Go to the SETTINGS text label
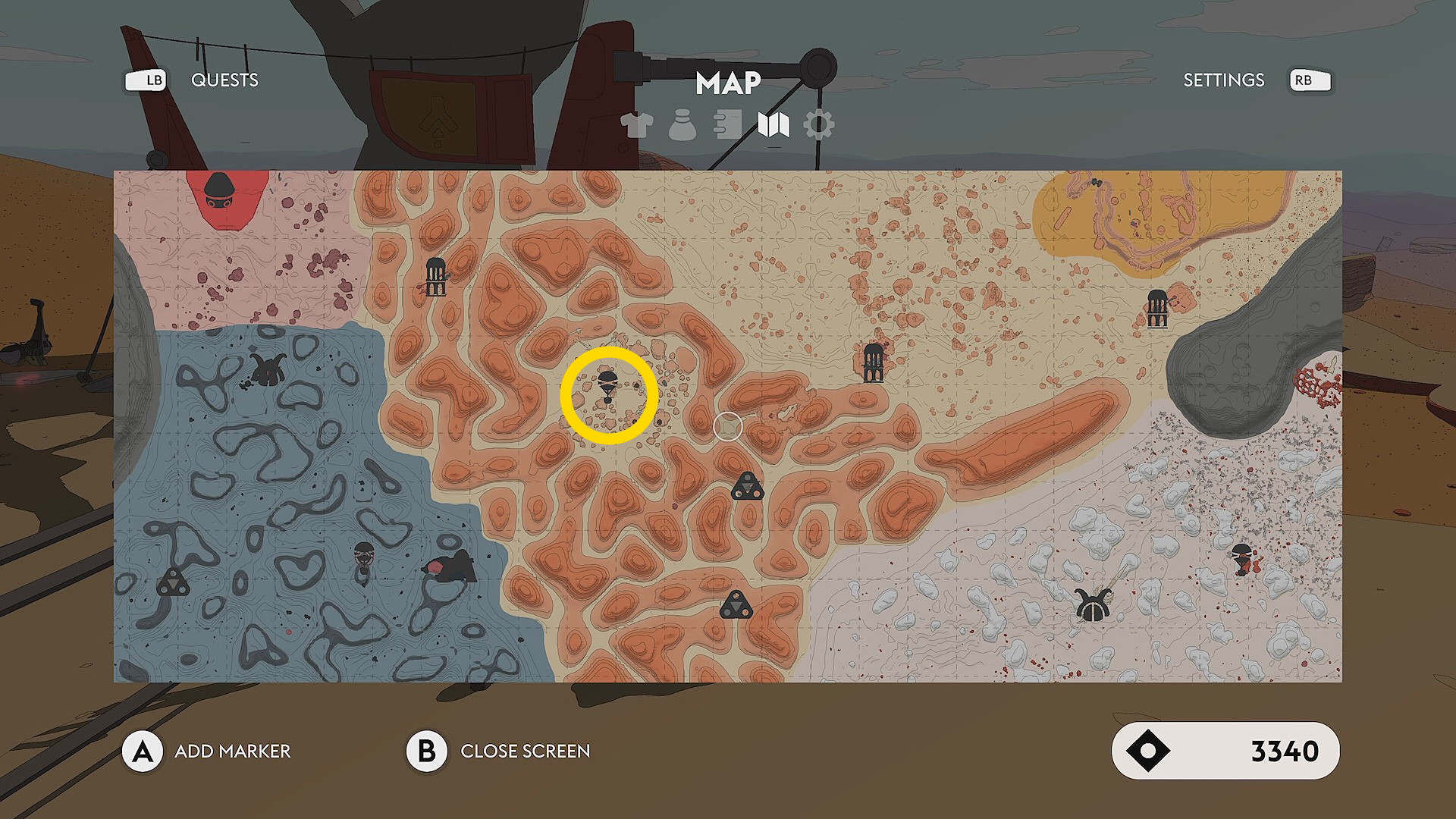The image size is (1456, 819). [1223, 80]
